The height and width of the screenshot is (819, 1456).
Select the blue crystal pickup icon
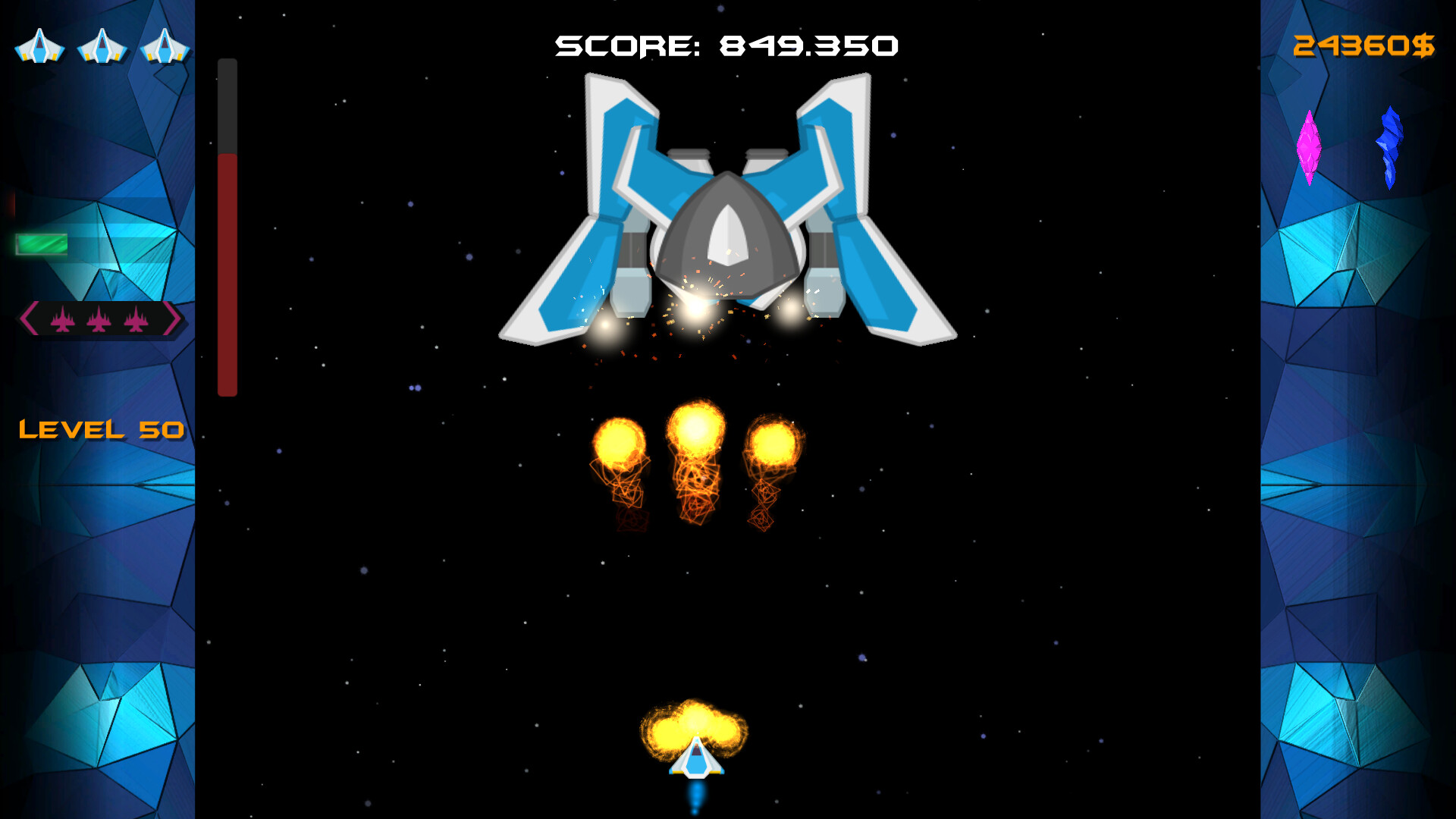coord(1390,148)
